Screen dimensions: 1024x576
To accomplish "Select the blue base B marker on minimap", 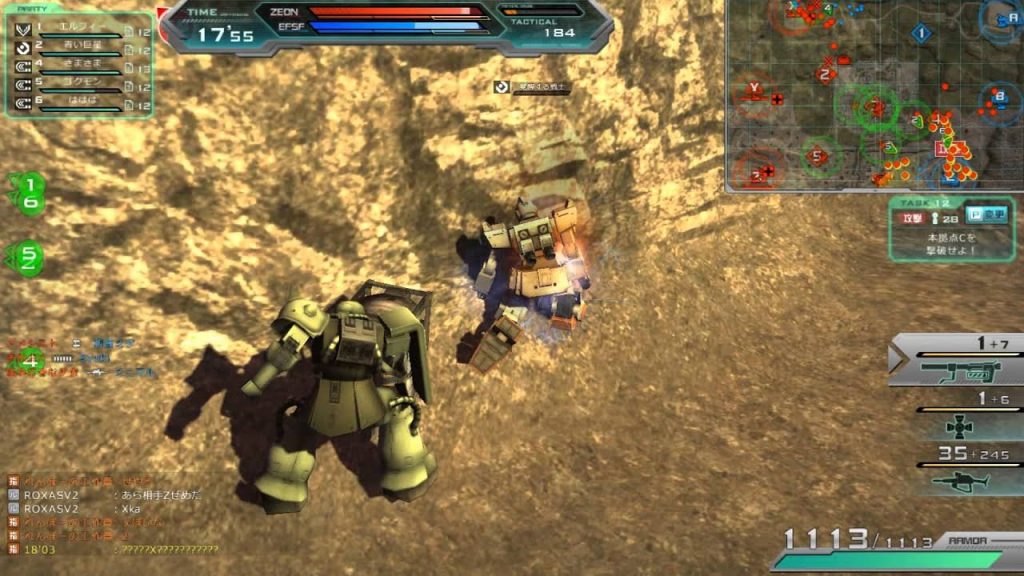I will pyautogui.click(x=998, y=97).
